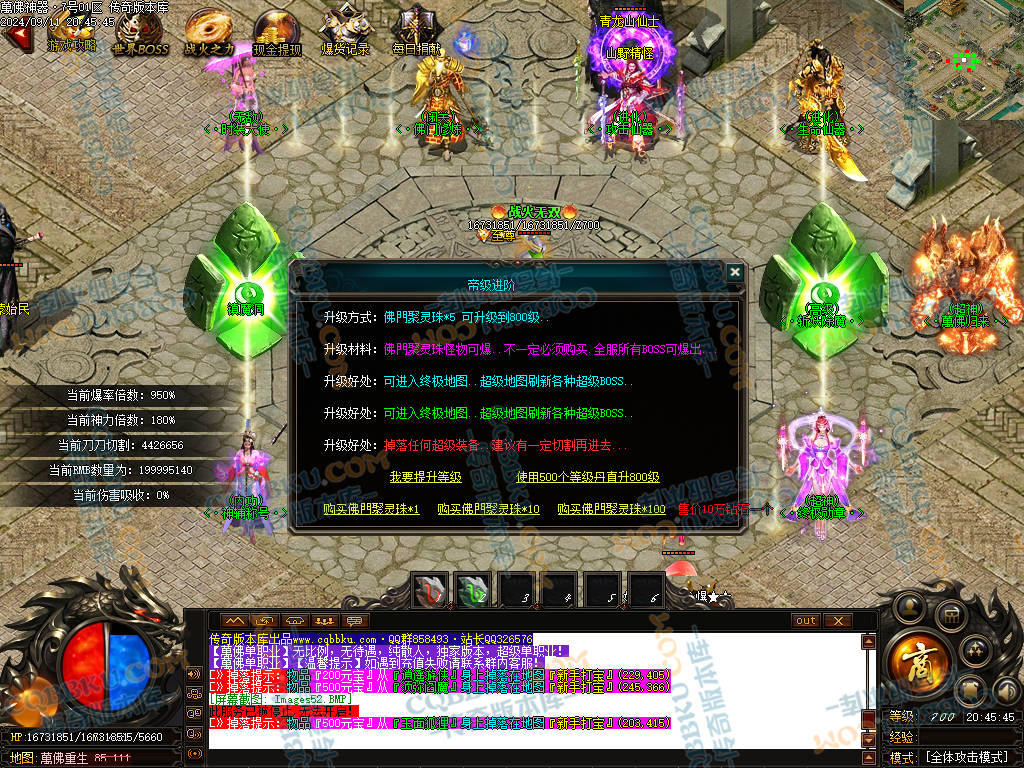1024x768 pixels.
Task: Activate the 战火之力 icon
Action: coord(209,31)
